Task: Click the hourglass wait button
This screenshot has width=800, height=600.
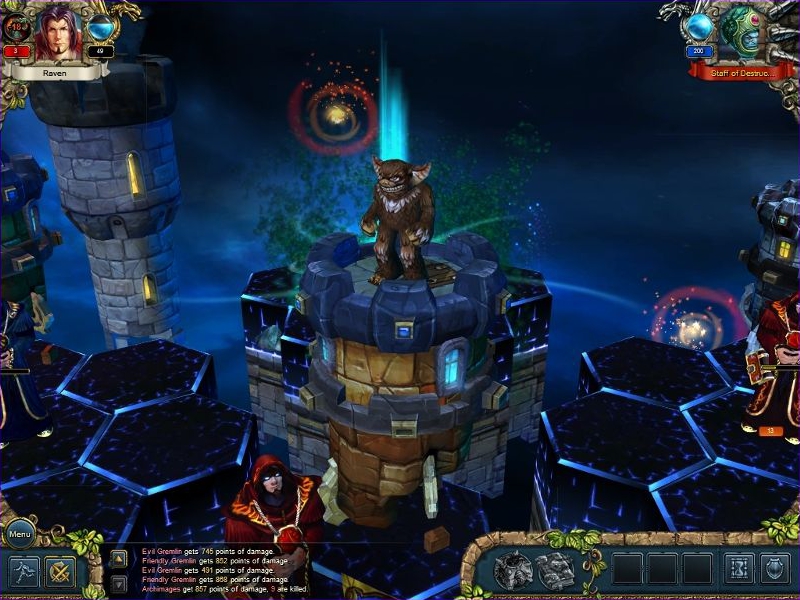Action: [739, 568]
